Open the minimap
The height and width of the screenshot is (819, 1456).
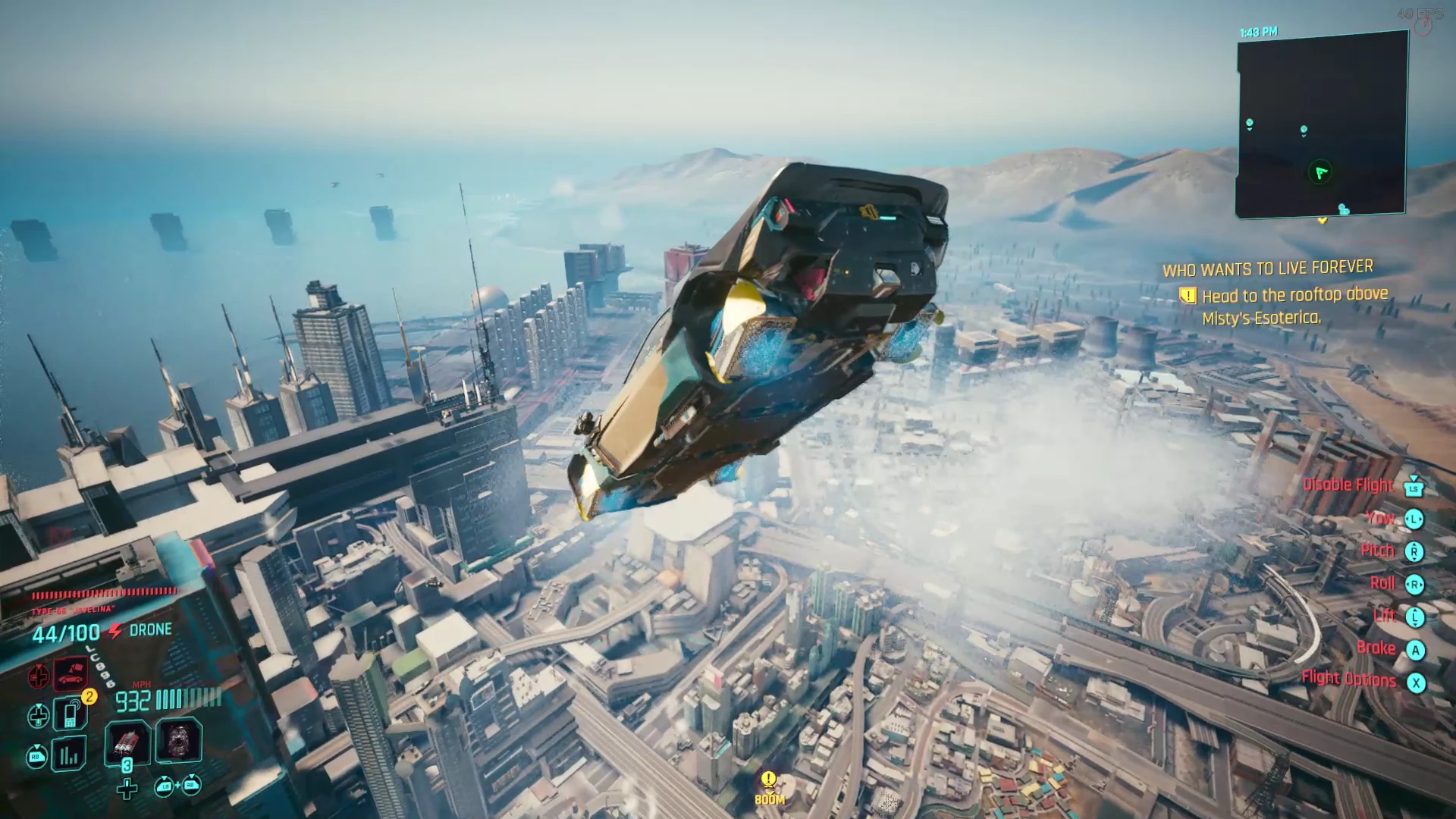1322,125
